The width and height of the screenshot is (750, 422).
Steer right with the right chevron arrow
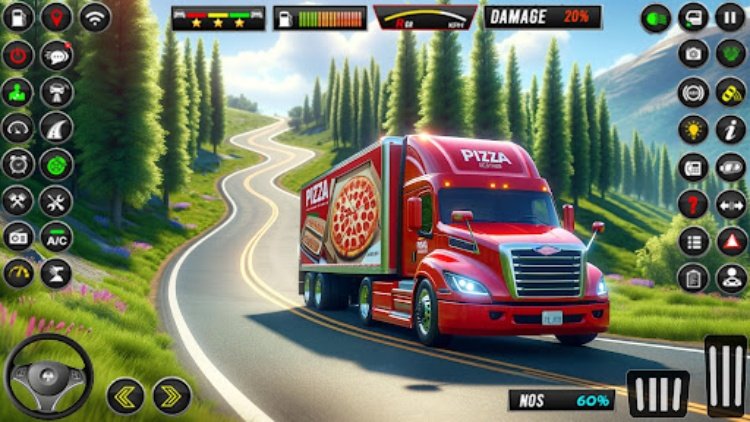click(172, 395)
